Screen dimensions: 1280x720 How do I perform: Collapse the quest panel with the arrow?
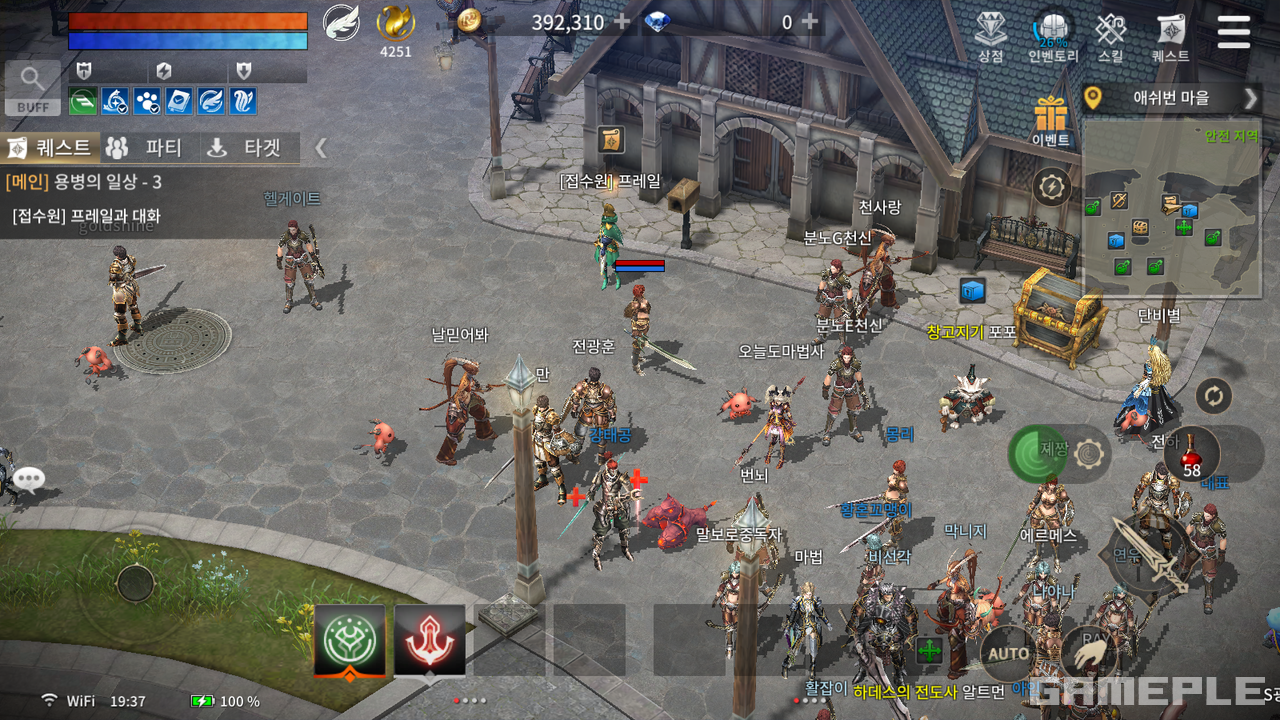(321, 148)
